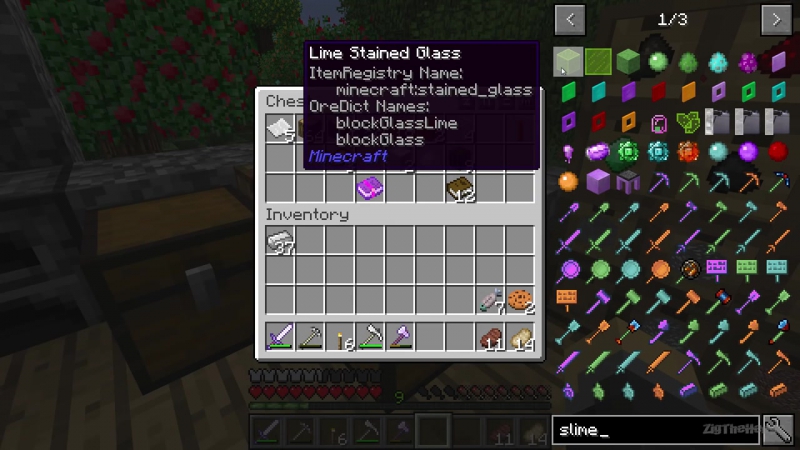Take the paper stack from the chest
The width and height of the screenshot is (800, 450).
(280, 128)
